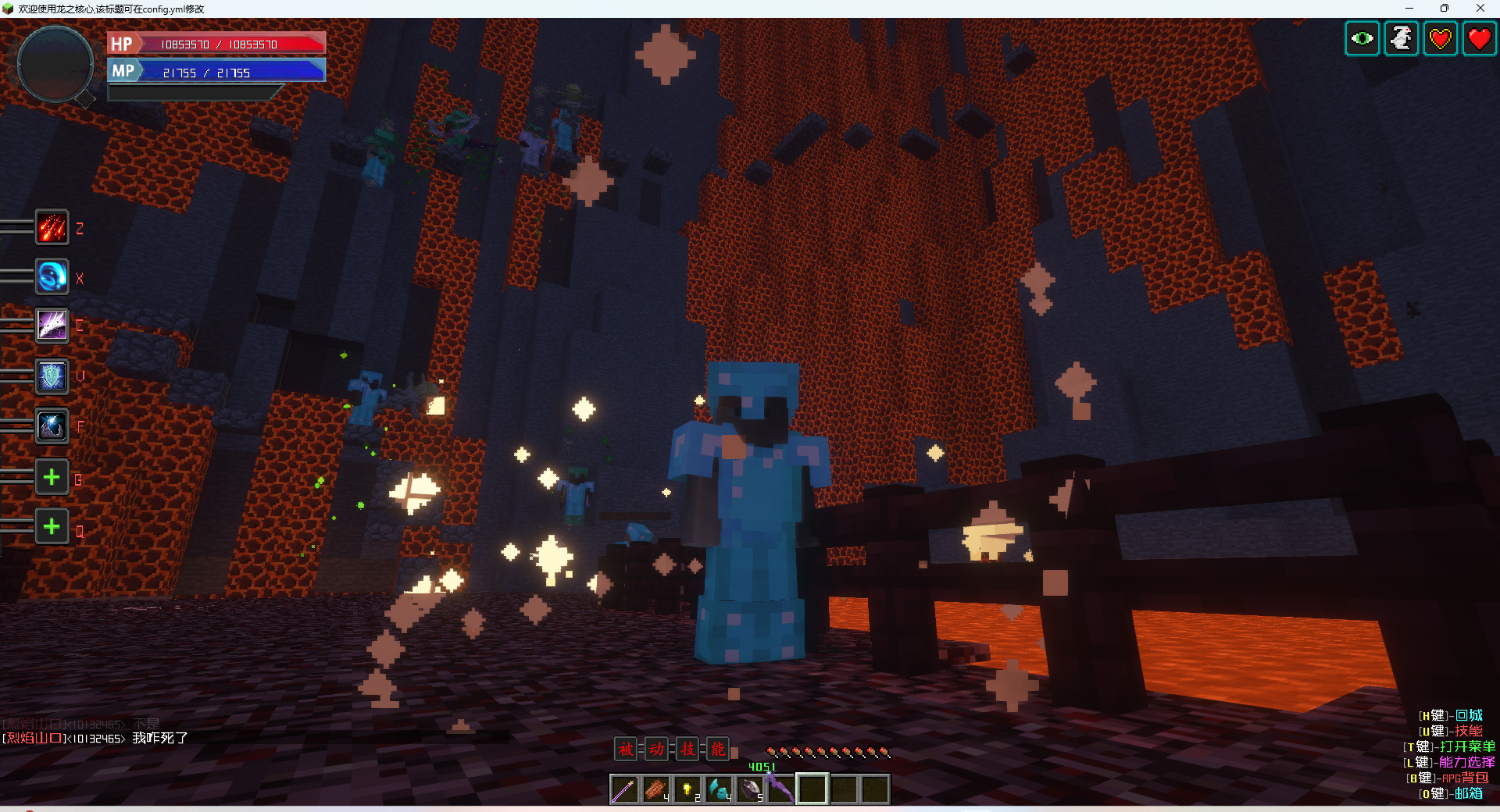
Task: Use the blue swirling vortex skill
Action: [52, 277]
